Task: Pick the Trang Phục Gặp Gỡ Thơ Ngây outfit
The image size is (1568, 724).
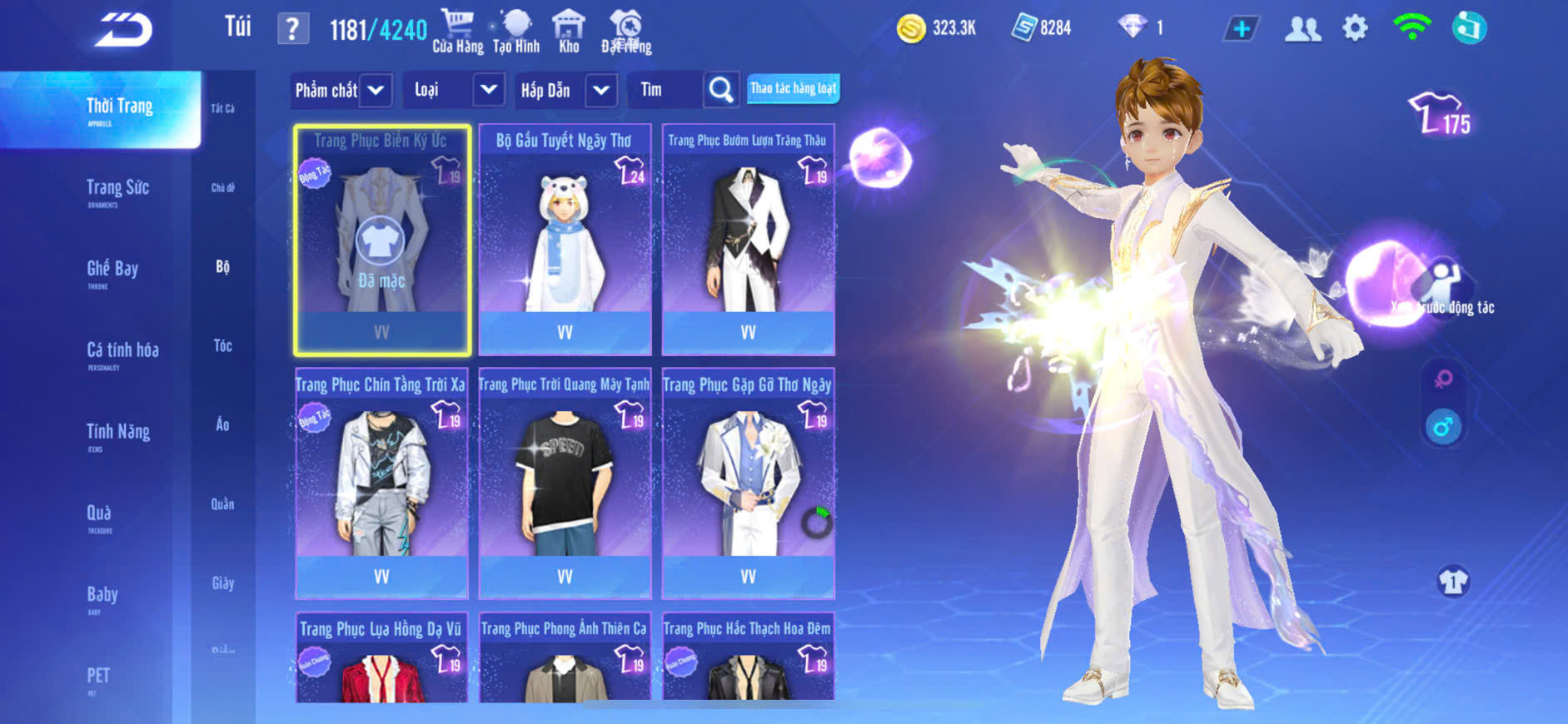Action: pyautogui.click(x=748, y=483)
